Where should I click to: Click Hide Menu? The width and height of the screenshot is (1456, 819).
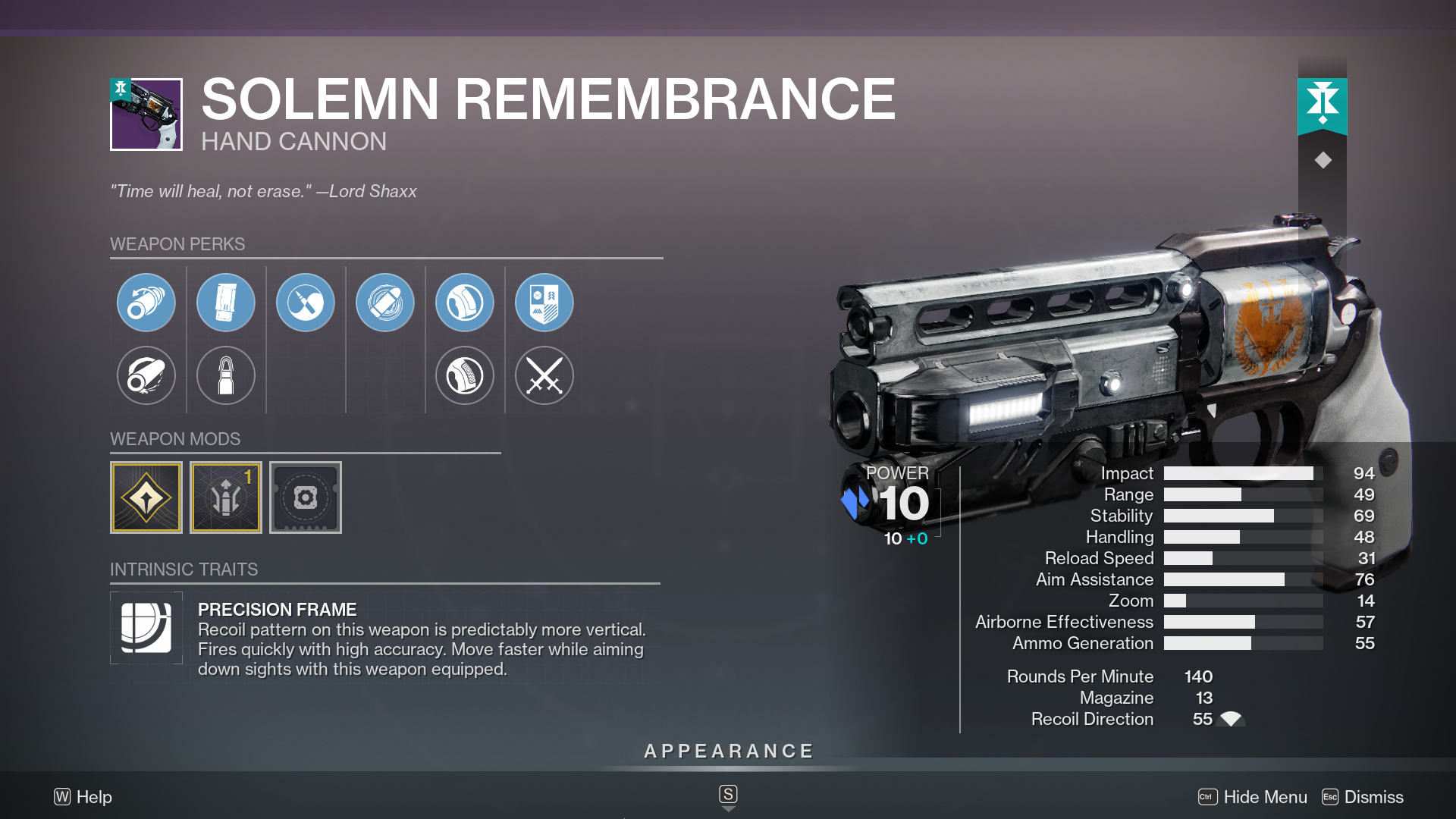point(1265,797)
